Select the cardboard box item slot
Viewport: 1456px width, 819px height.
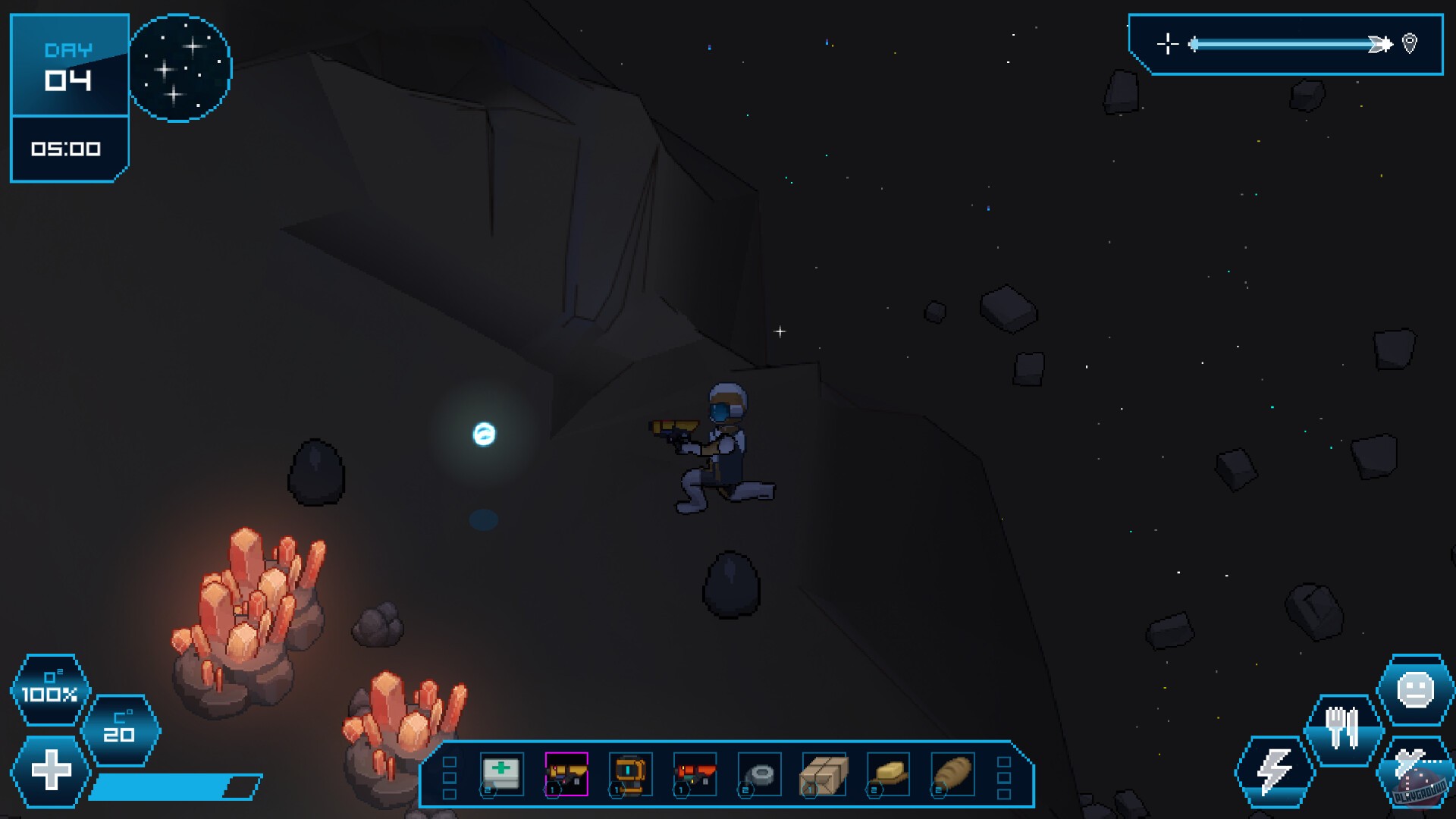(823, 773)
